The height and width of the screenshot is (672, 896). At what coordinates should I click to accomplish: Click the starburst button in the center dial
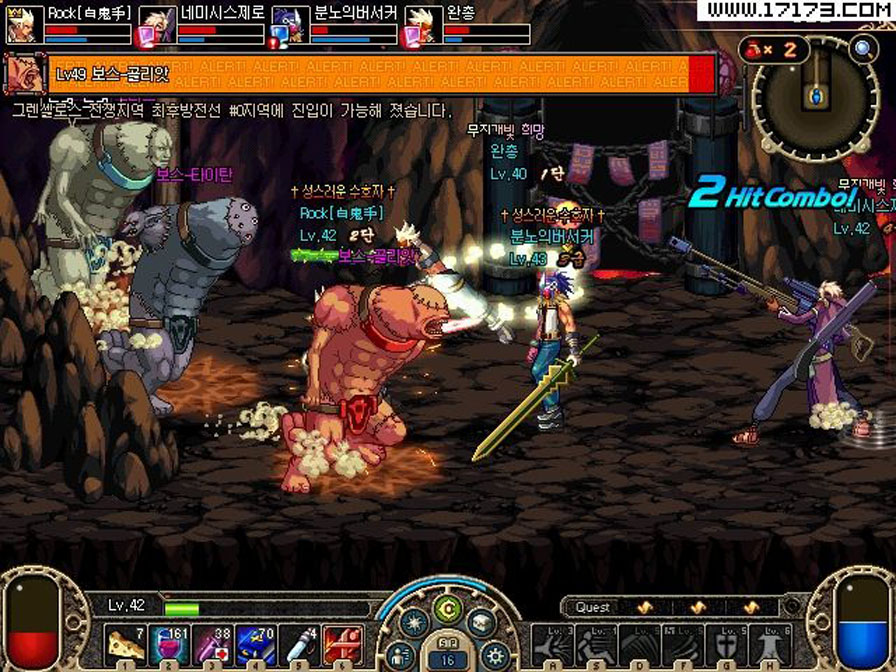tap(412, 624)
